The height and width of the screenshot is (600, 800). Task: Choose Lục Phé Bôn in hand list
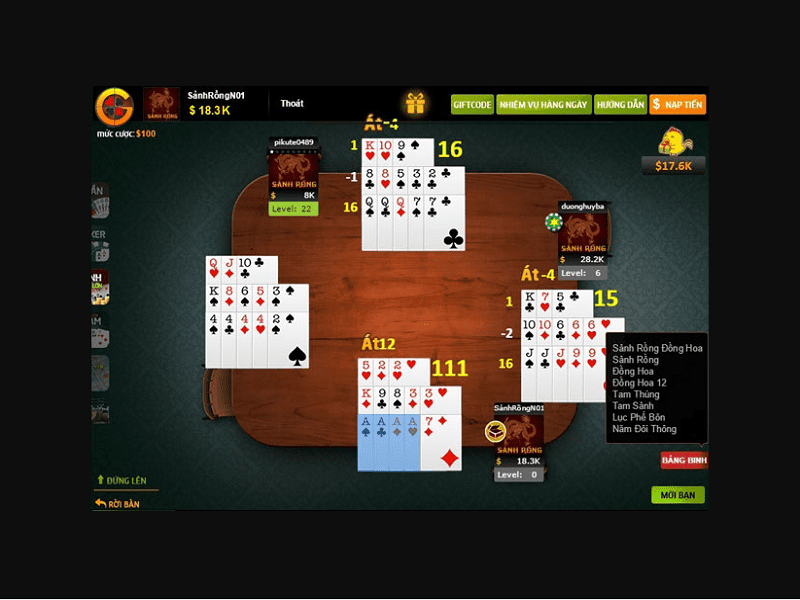point(638,417)
